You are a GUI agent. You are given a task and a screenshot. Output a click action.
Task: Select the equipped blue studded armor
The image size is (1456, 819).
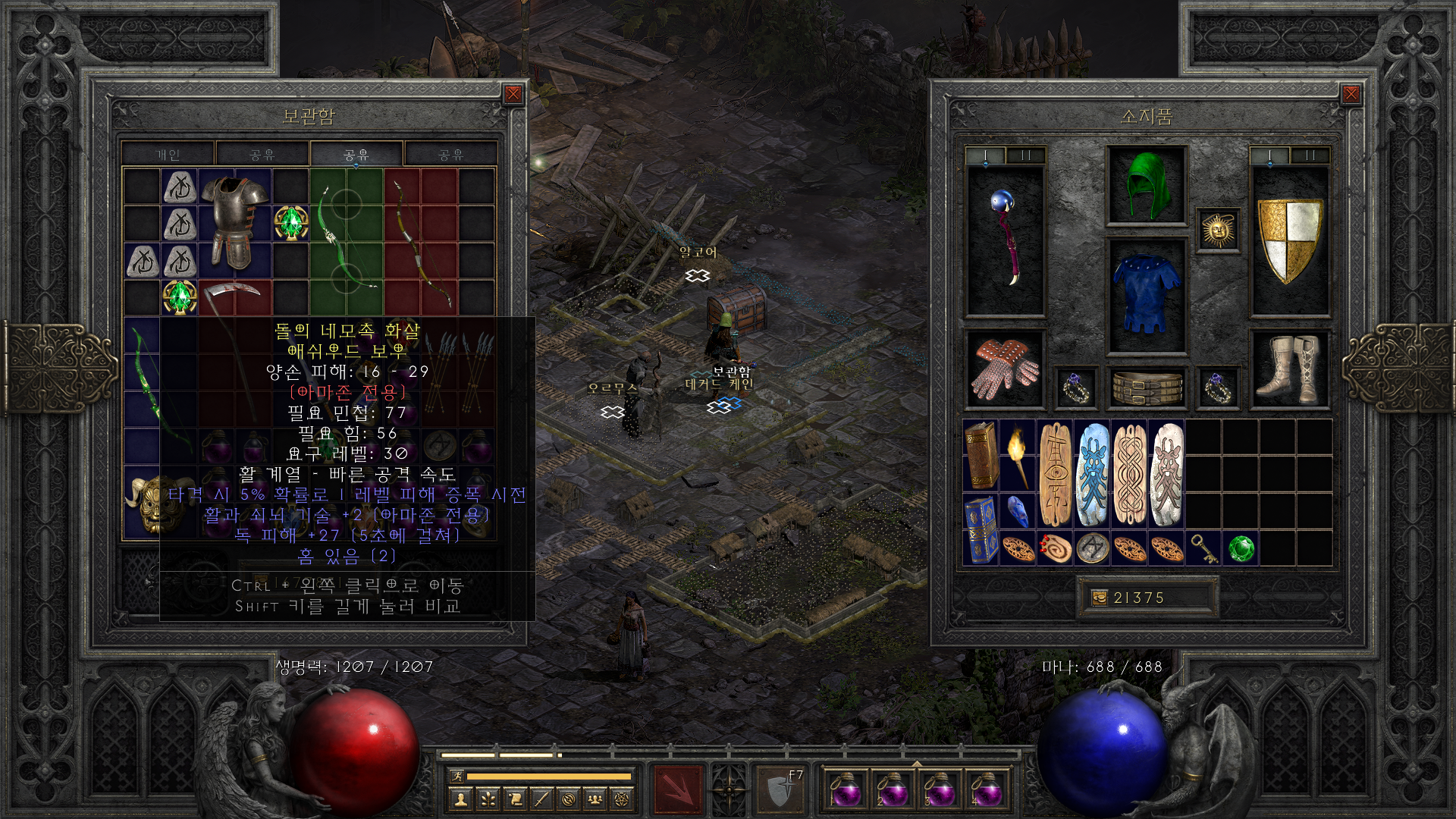click(x=1147, y=295)
